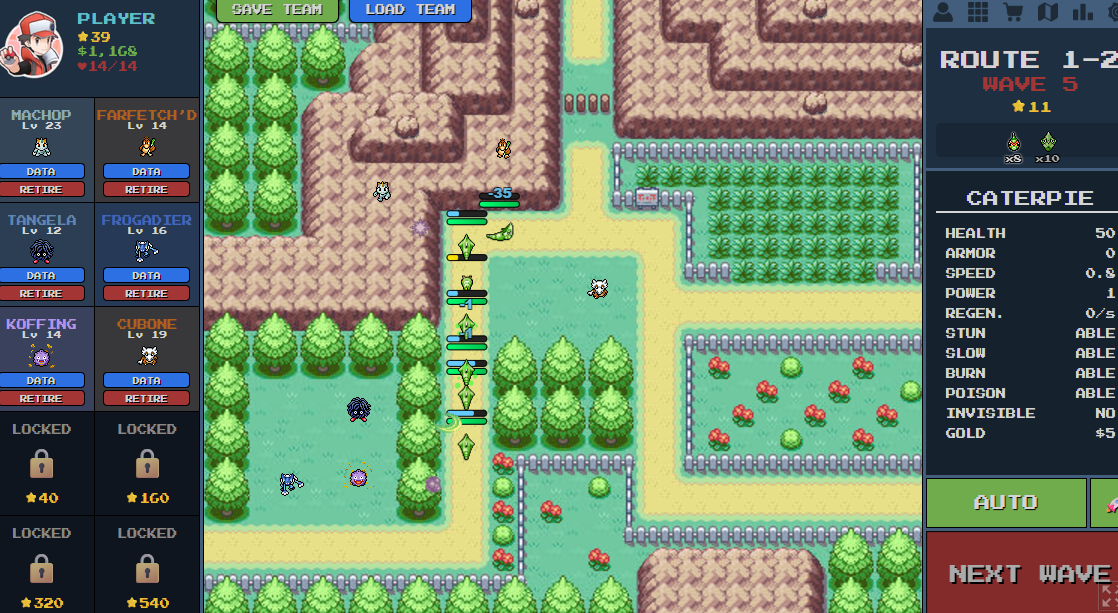The height and width of the screenshot is (613, 1118).
Task: Open Koffing's Data panel
Action: [41, 380]
